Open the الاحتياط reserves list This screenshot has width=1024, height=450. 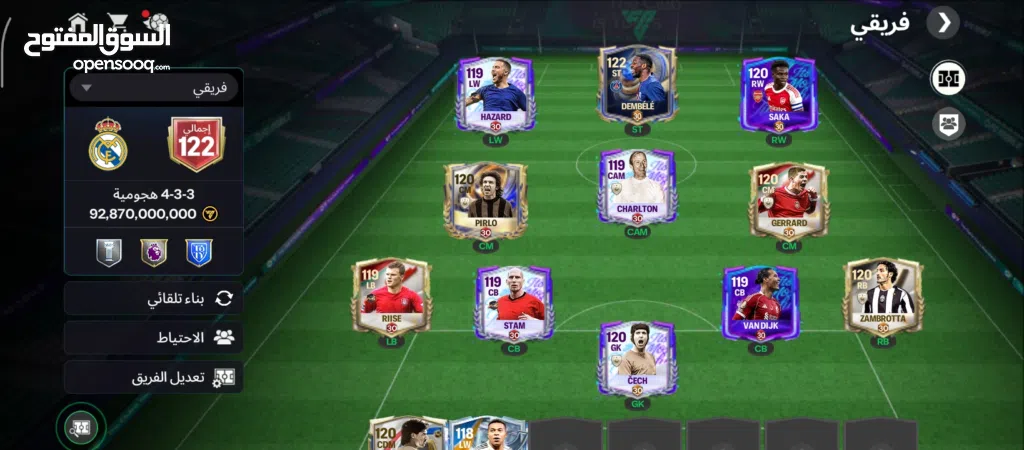coord(155,338)
